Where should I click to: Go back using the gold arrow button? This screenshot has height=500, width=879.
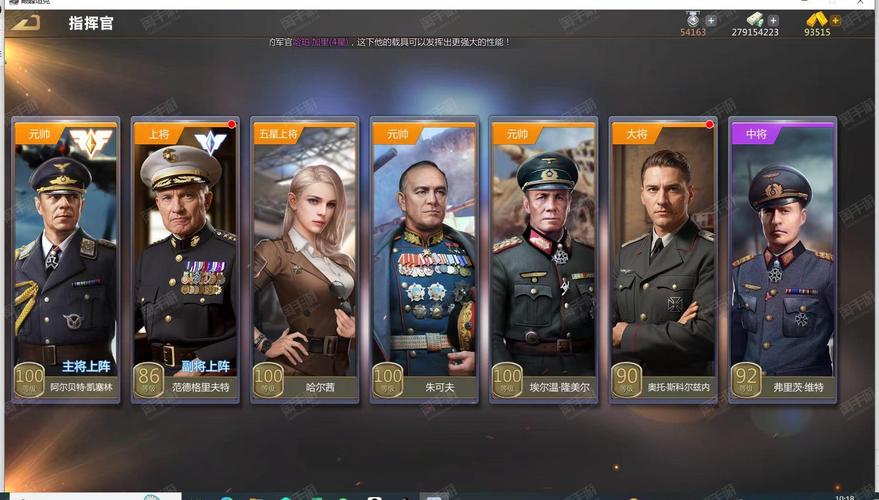(26, 22)
